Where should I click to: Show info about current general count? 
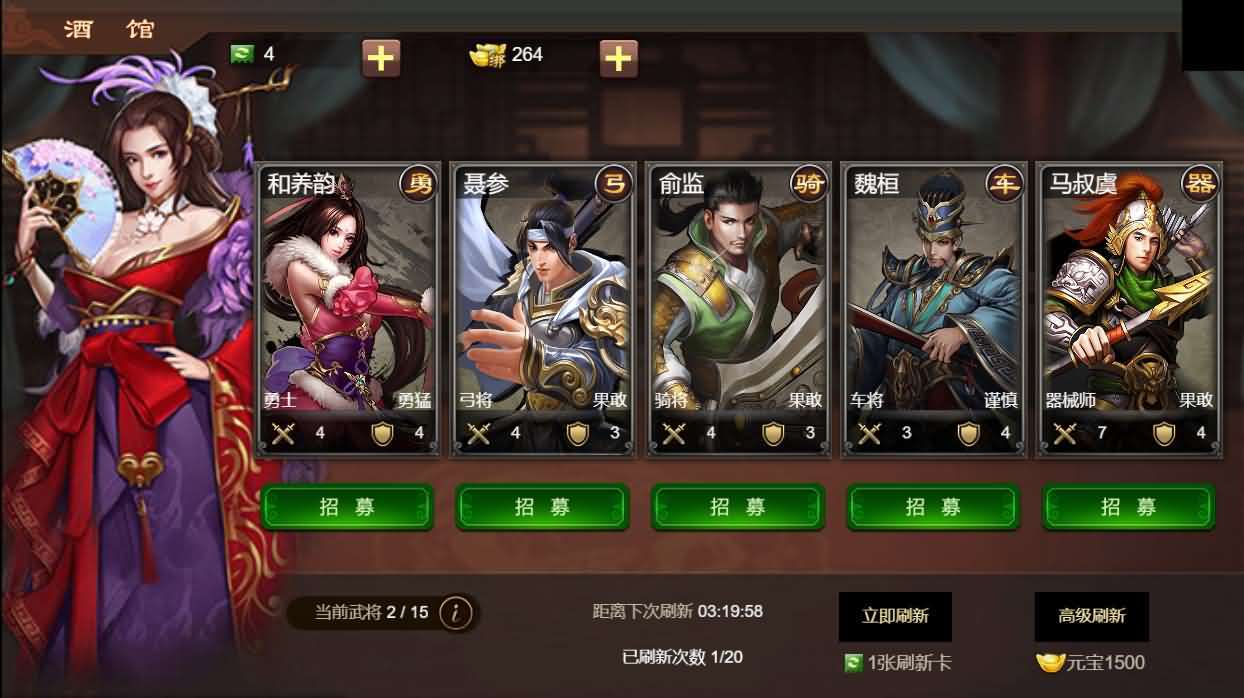tap(456, 612)
